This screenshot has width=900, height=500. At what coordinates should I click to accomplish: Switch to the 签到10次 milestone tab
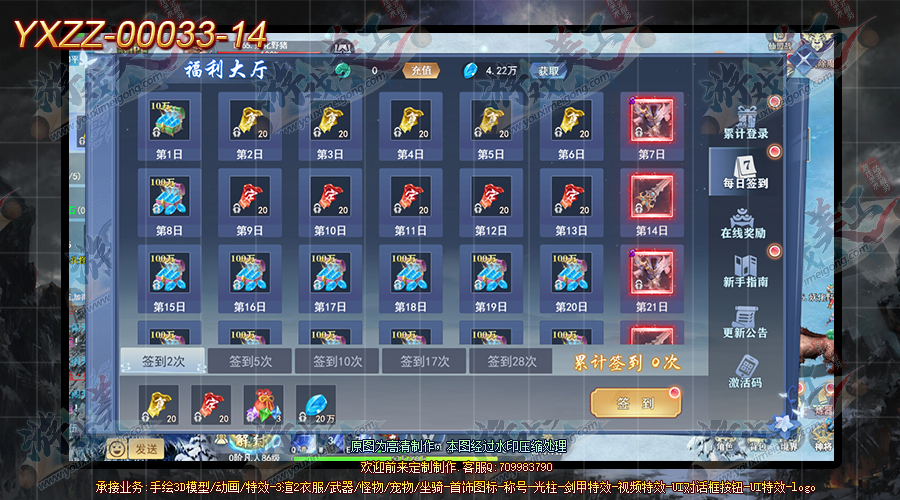click(x=338, y=361)
